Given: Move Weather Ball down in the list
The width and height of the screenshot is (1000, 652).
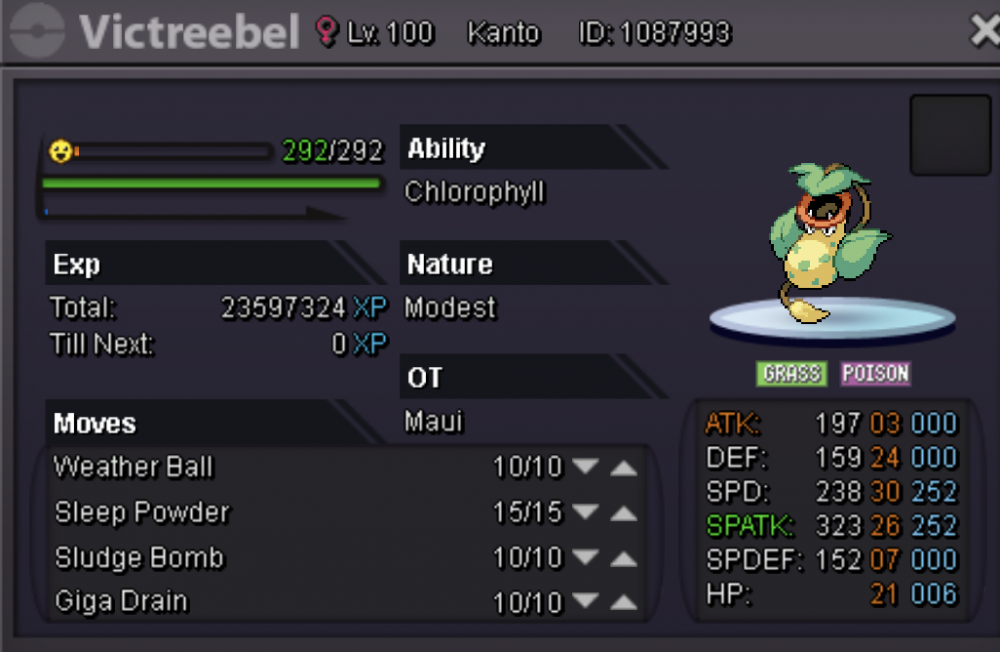Looking at the screenshot, I should click(585, 467).
